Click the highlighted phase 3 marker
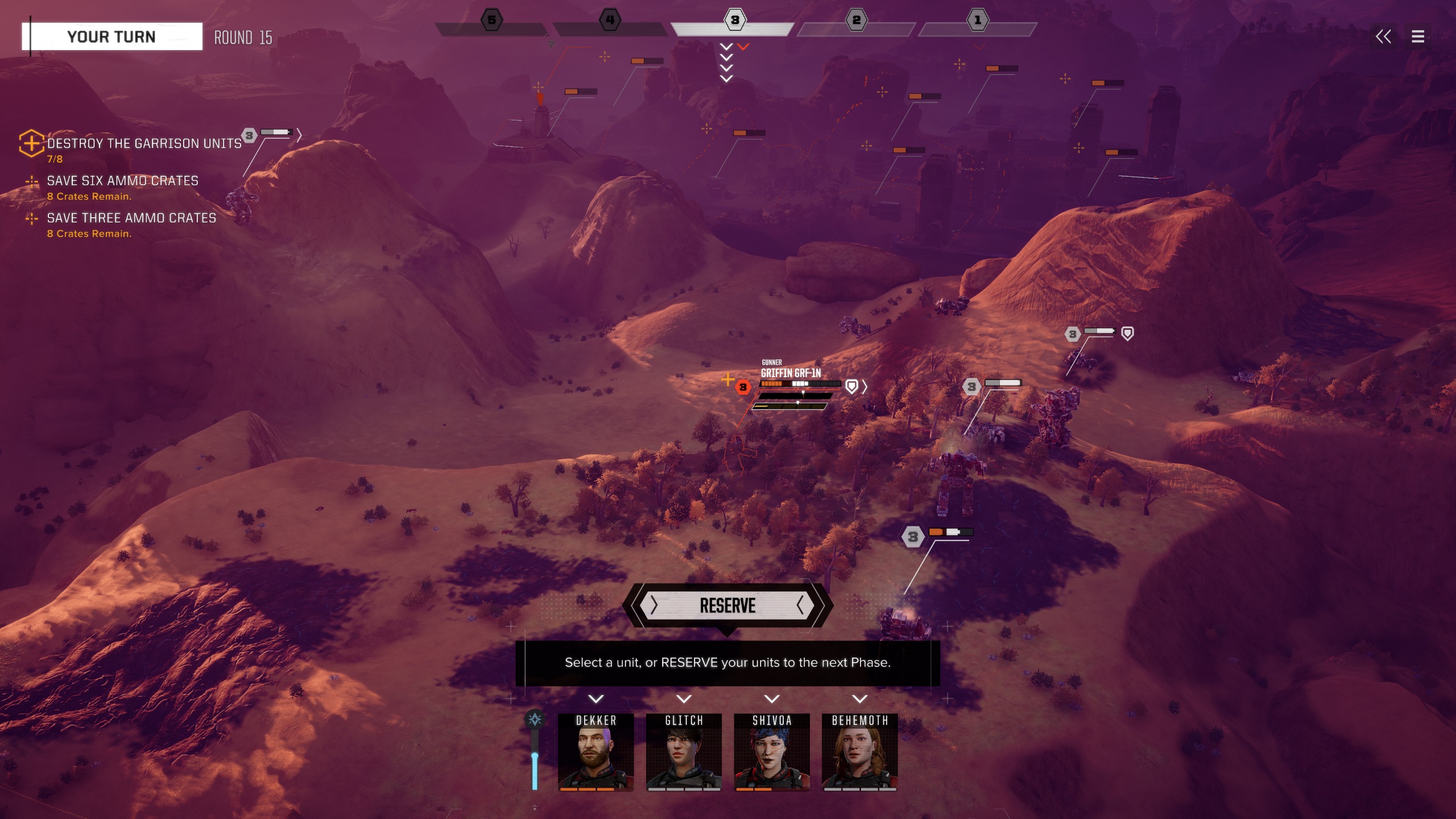 [x=734, y=20]
